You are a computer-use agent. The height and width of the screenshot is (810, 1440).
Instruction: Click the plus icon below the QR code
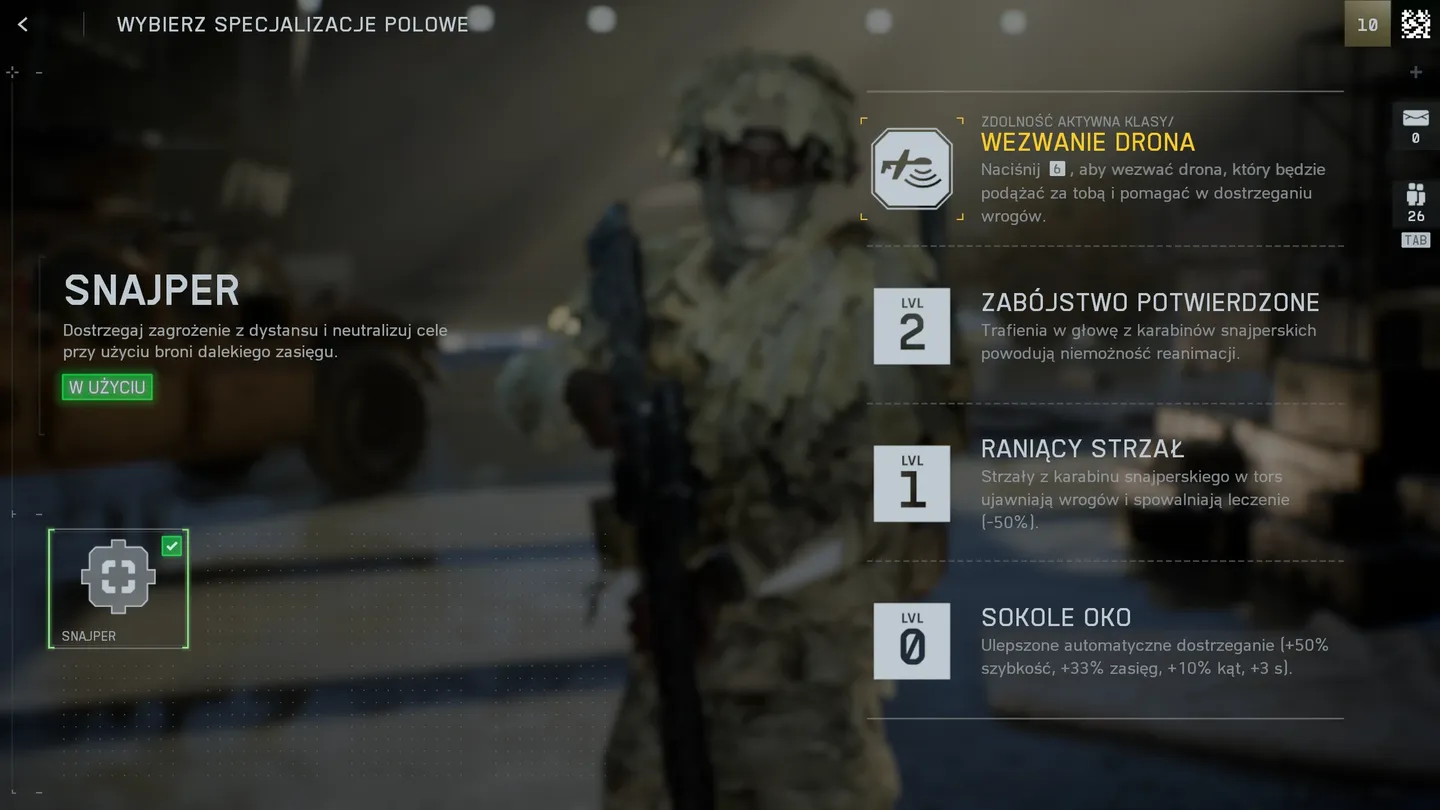point(1416,71)
